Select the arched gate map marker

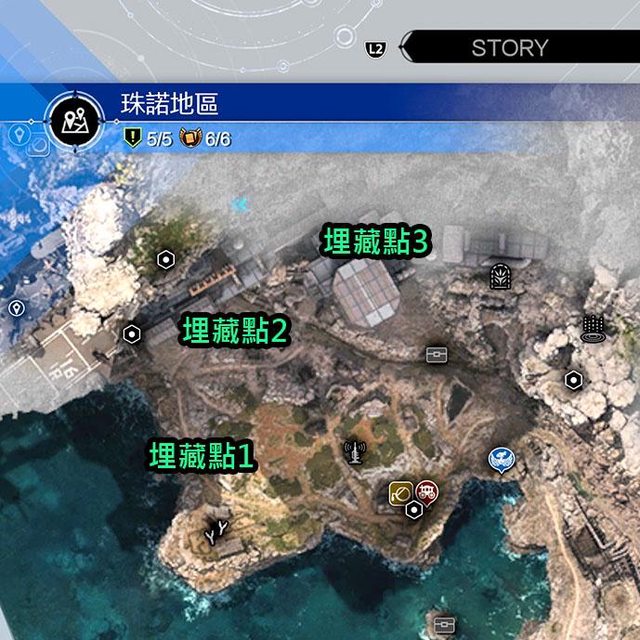(500, 276)
